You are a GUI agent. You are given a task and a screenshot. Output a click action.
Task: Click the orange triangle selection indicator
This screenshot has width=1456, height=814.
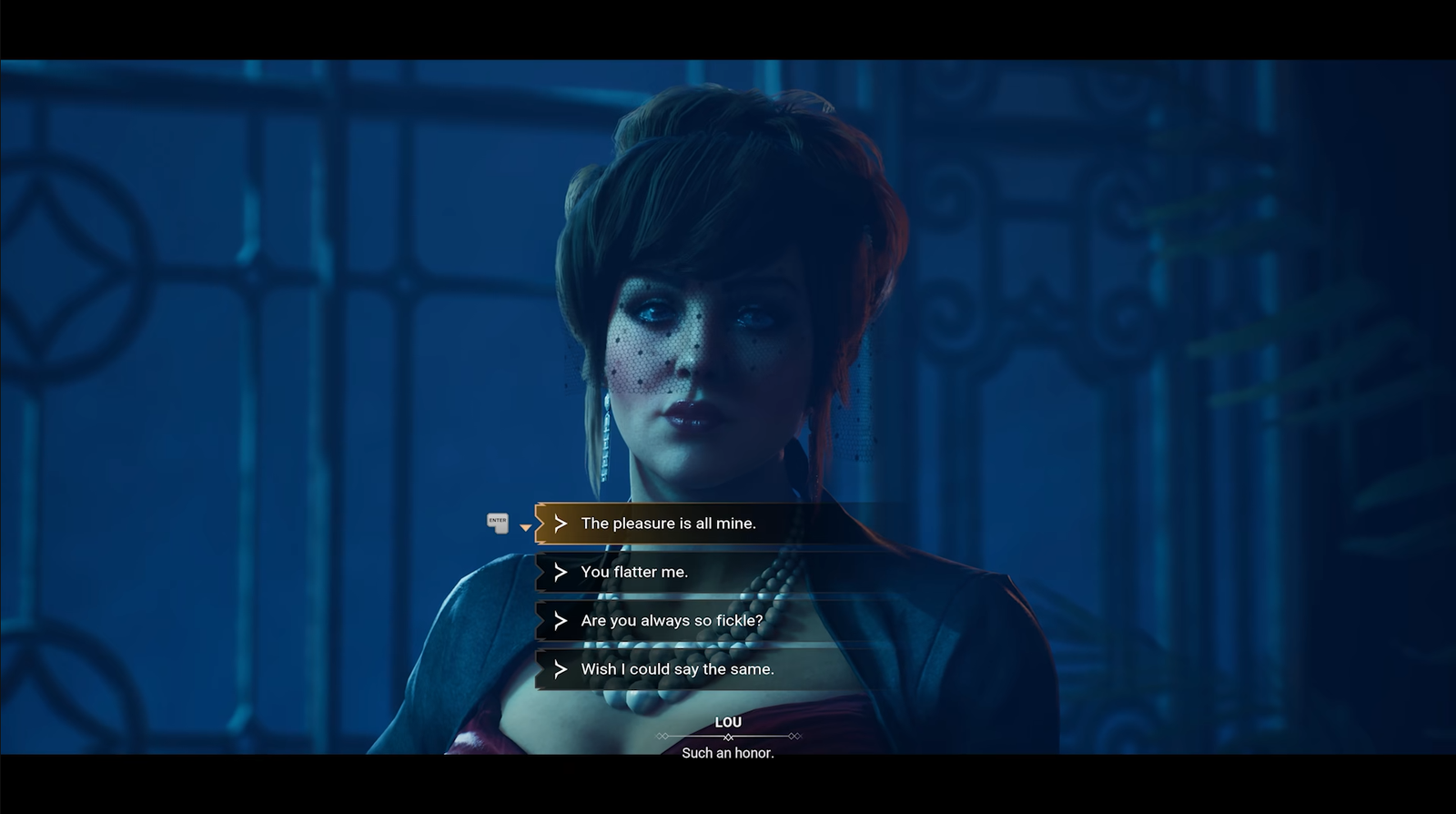(525, 526)
